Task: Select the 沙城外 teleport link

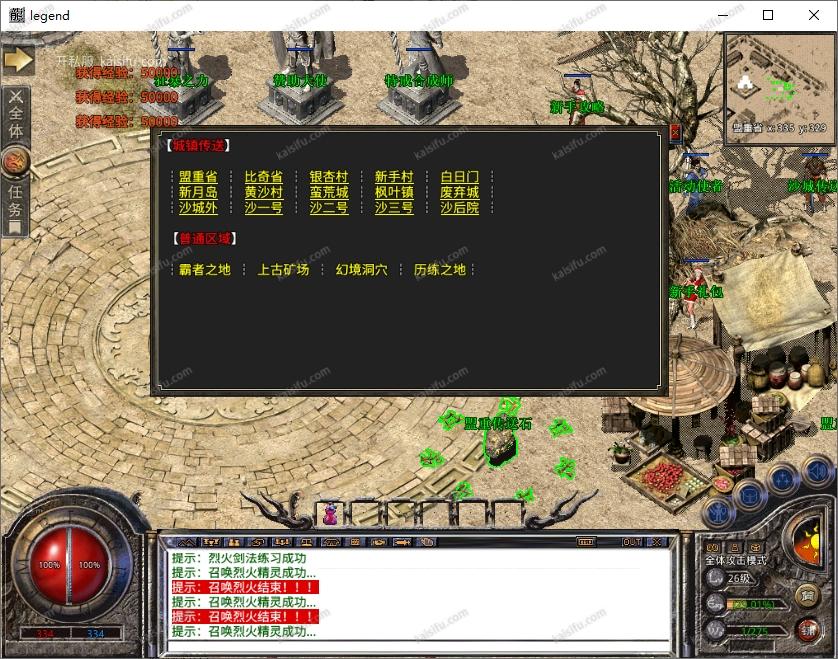Action: pyautogui.click(x=198, y=208)
